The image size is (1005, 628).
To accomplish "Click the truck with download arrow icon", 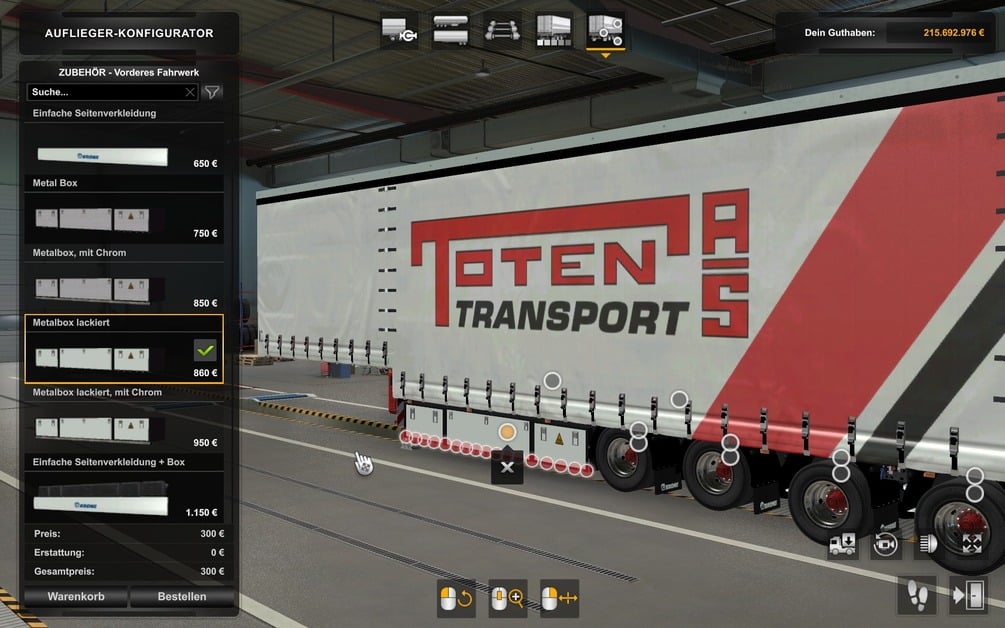I will point(842,545).
